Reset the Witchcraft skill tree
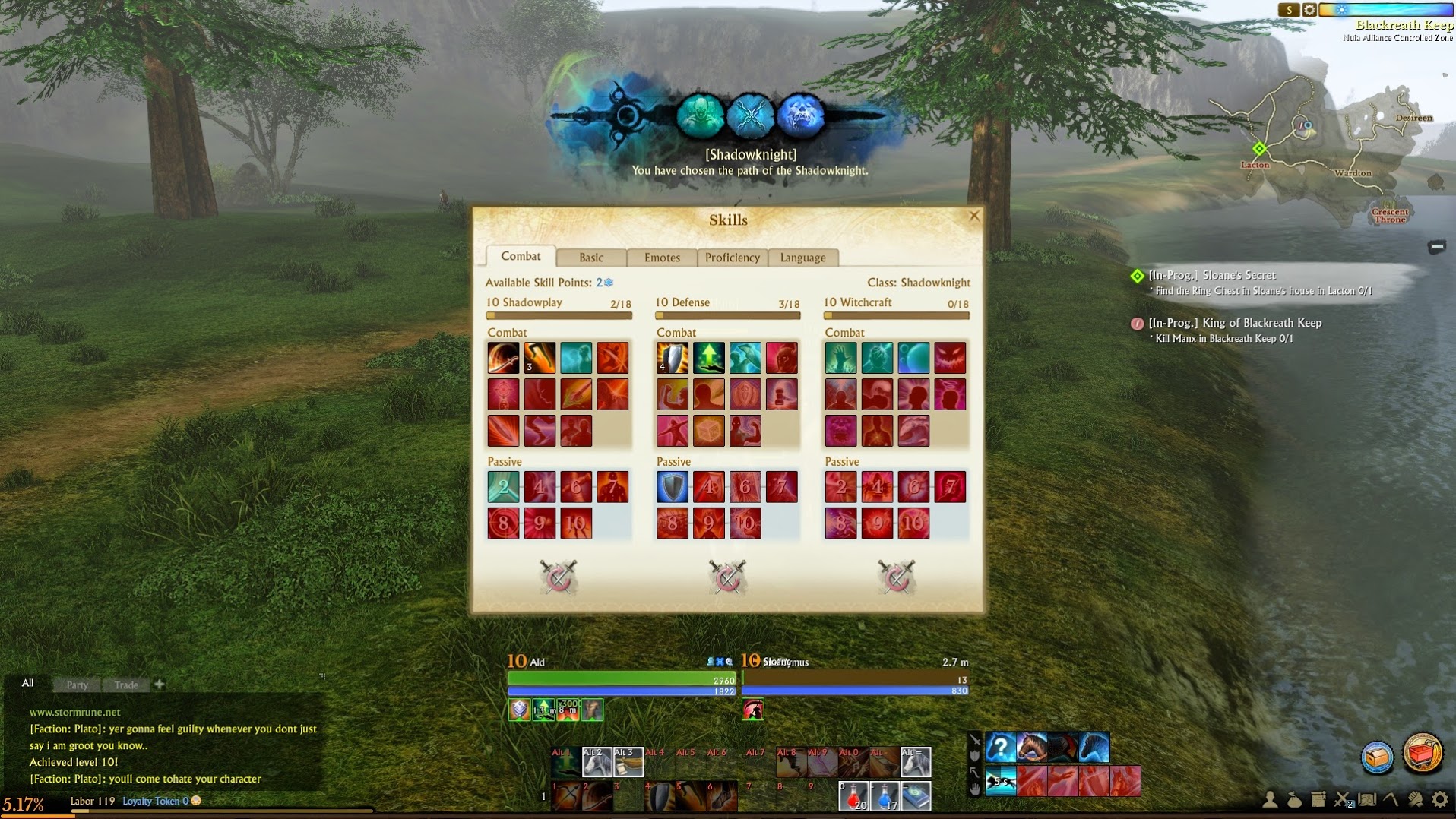The height and width of the screenshot is (819, 1456). (x=896, y=577)
